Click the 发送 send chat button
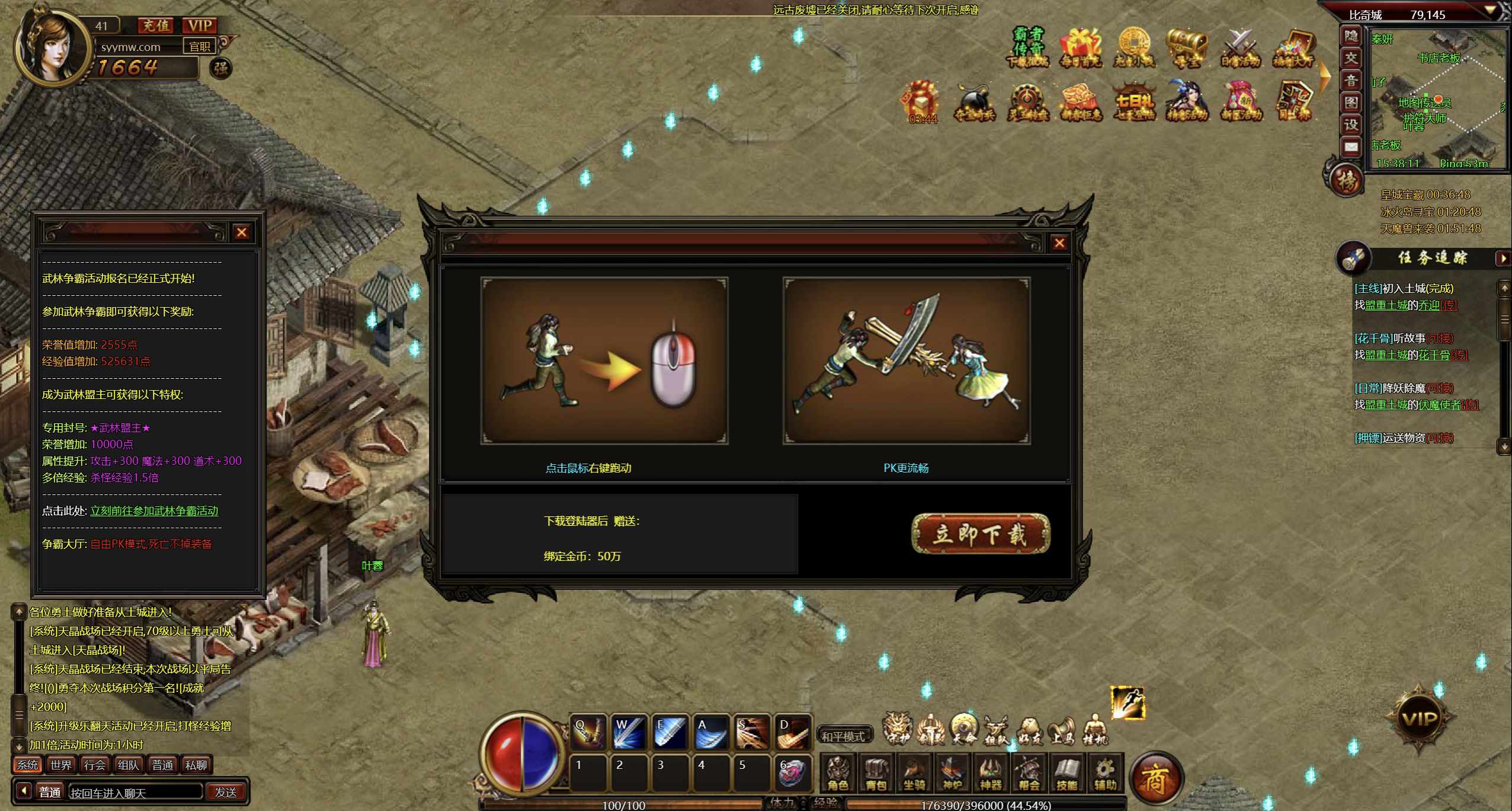This screenshot has width=1512, height=811. pyautogui.click(x=226, y=792)
